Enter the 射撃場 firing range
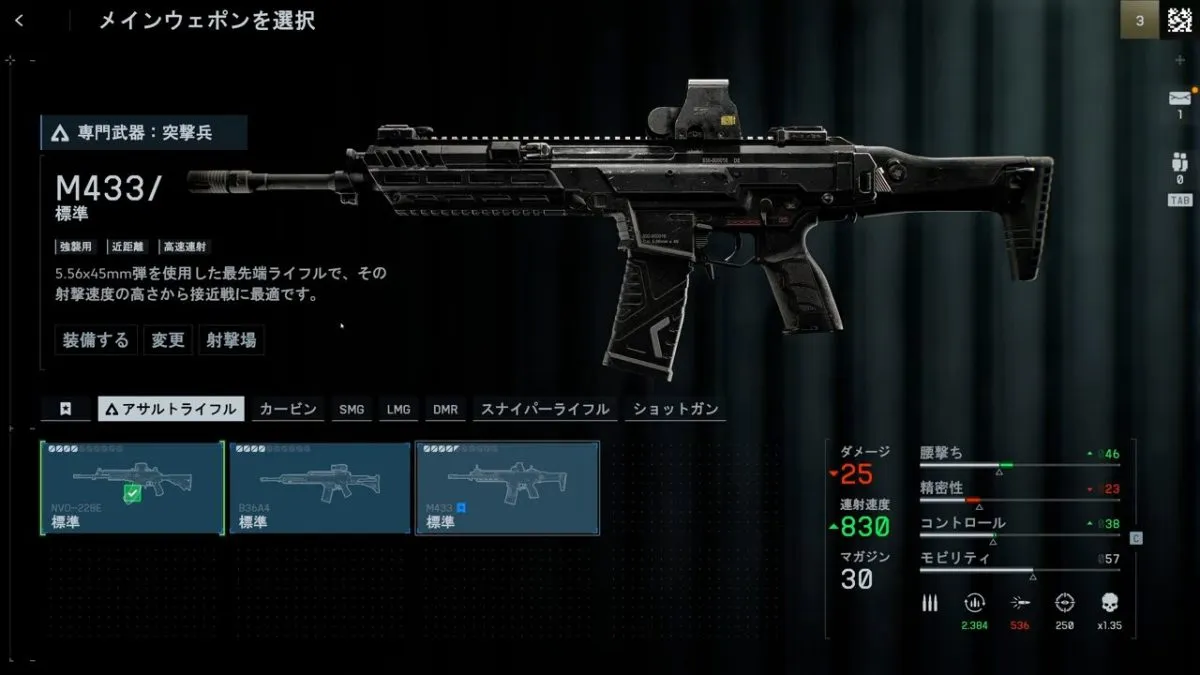1200x675 pixels. [x=231, y=340]
